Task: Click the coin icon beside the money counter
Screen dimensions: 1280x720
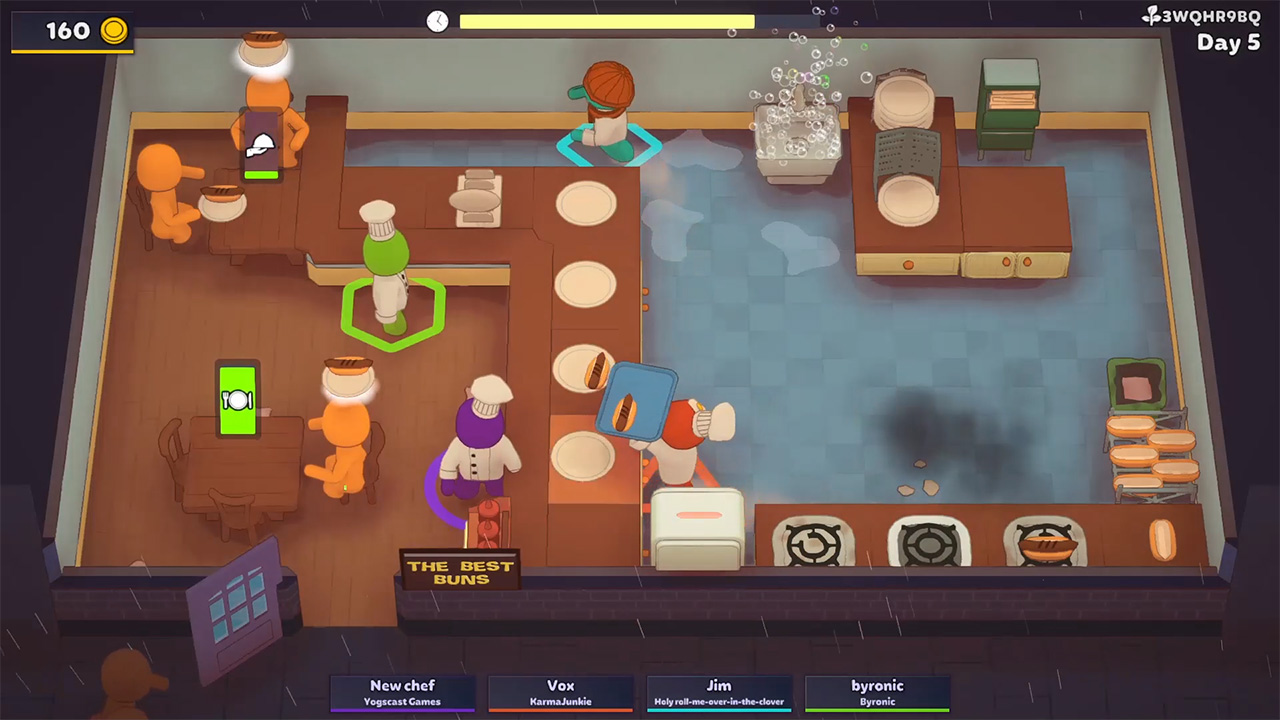Action: [113, 31]
